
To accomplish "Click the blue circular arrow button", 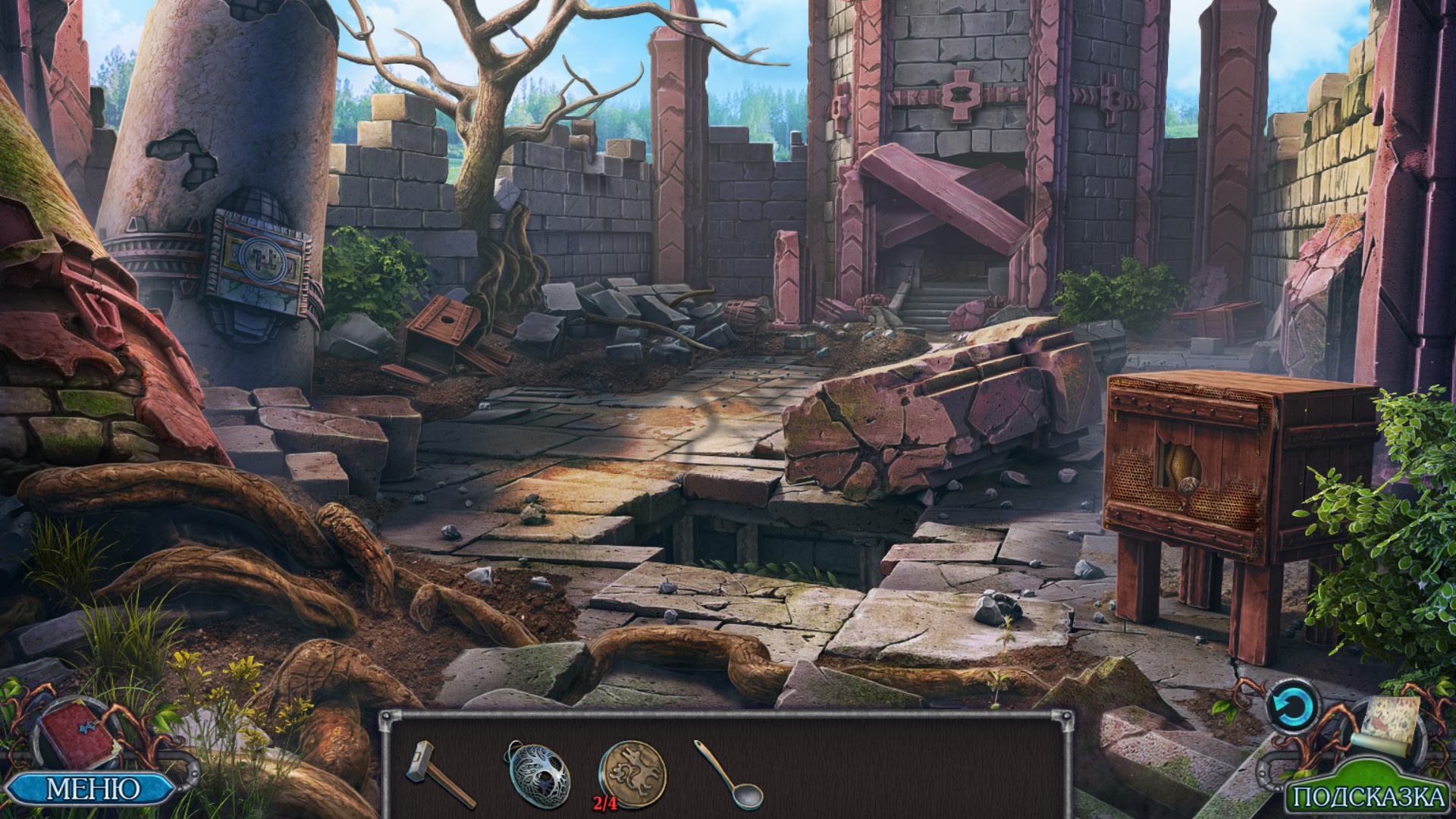I will [x=1292, y=708].
